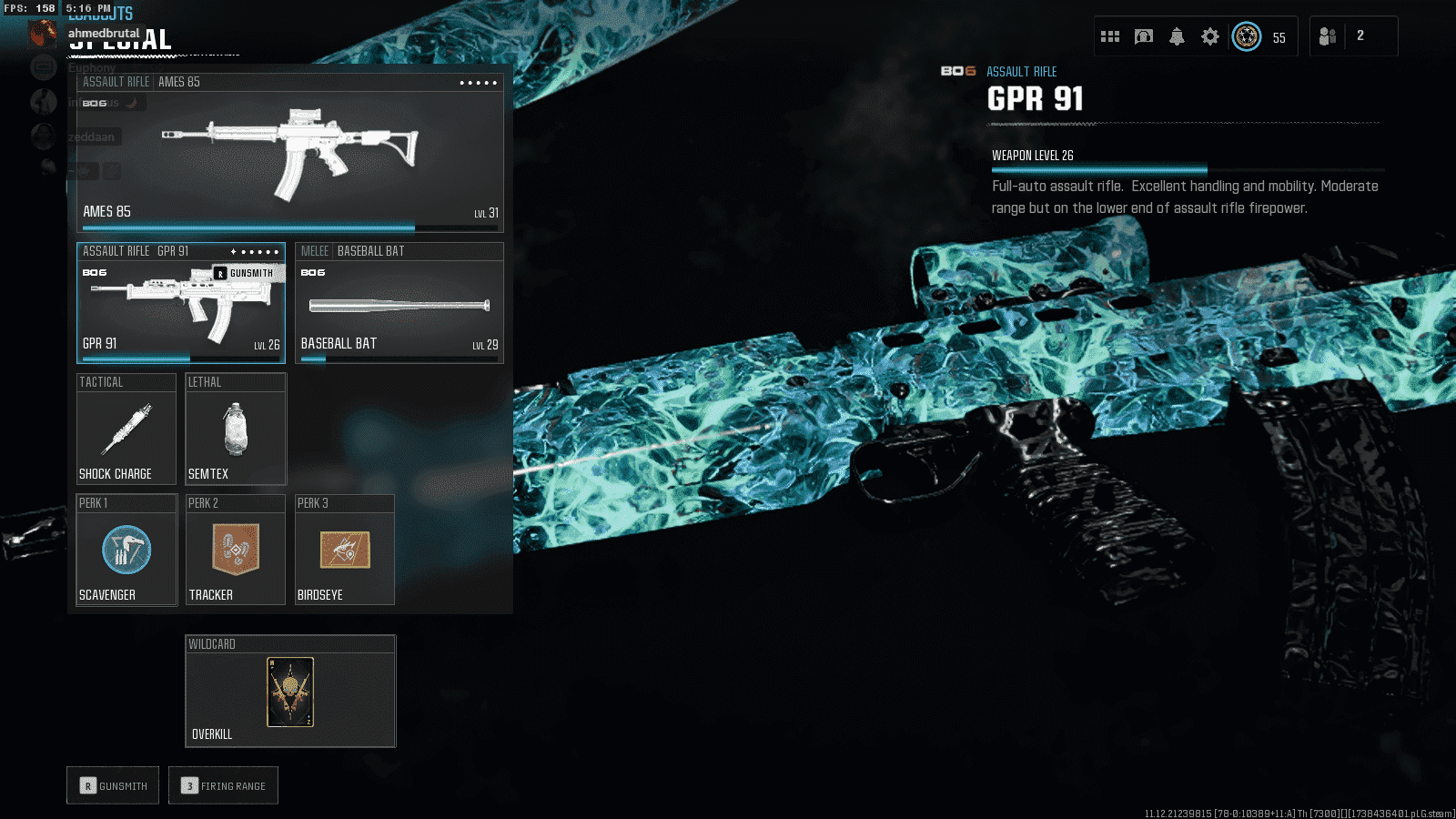View the player rank emblem

1247,36
